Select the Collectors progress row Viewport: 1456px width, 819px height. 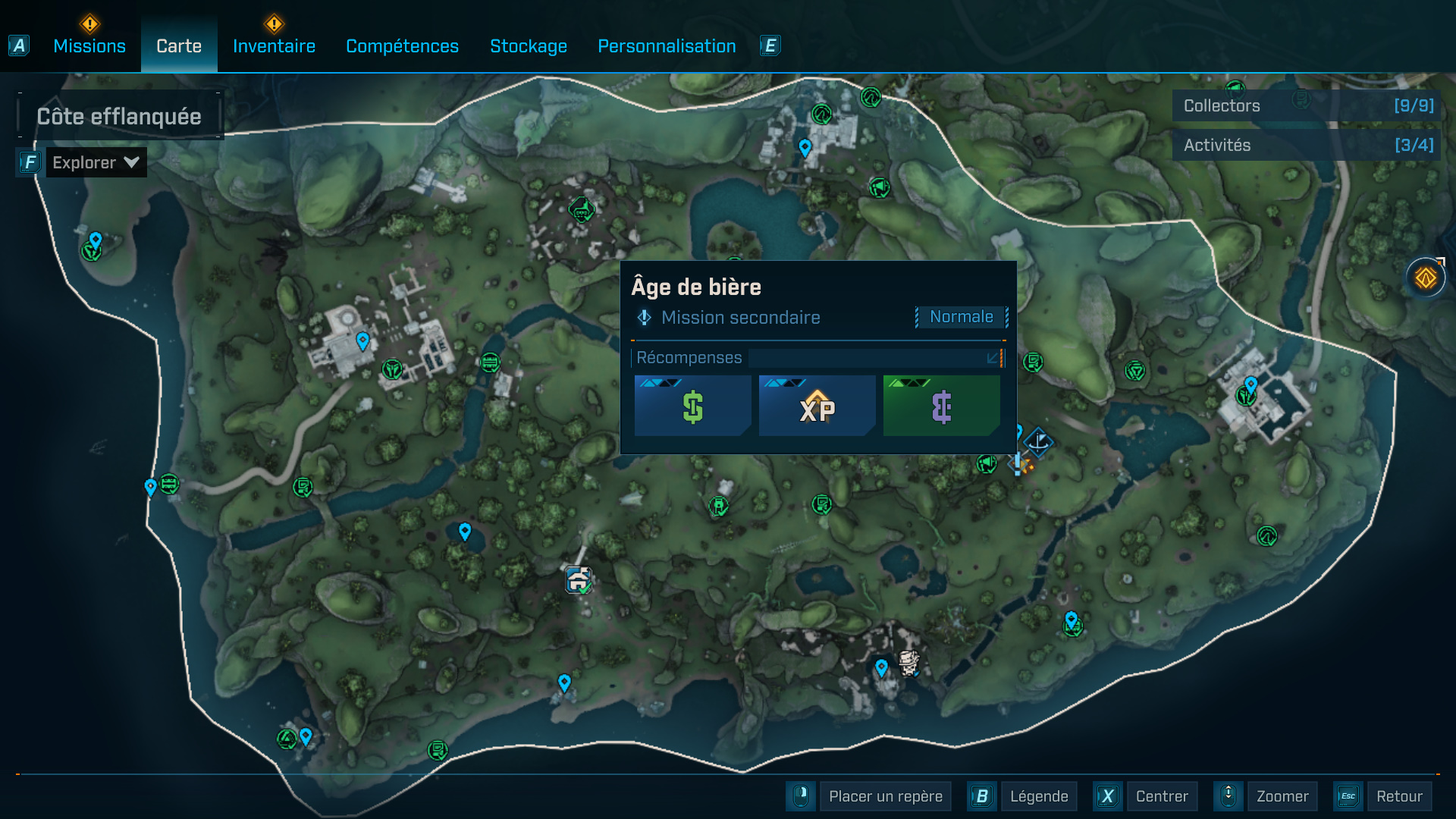pyautogui.click(x=1307, y=106)
